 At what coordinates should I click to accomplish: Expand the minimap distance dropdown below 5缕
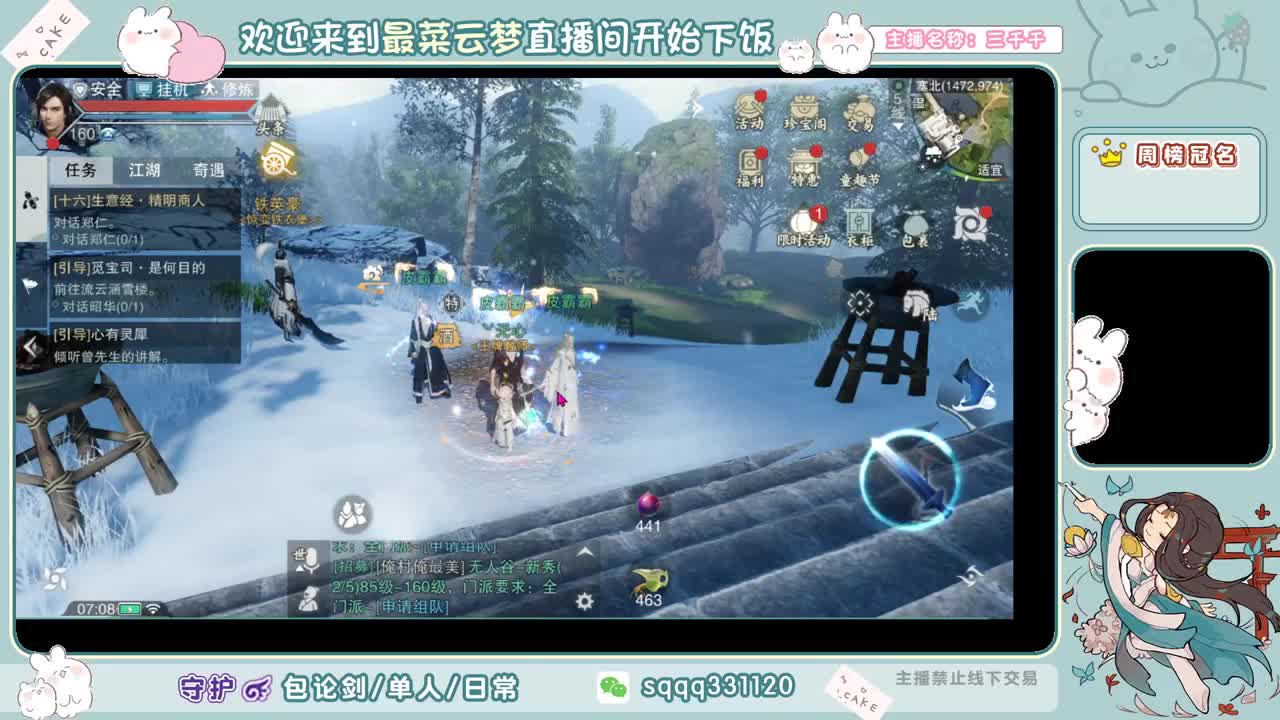tap(898, 126)
